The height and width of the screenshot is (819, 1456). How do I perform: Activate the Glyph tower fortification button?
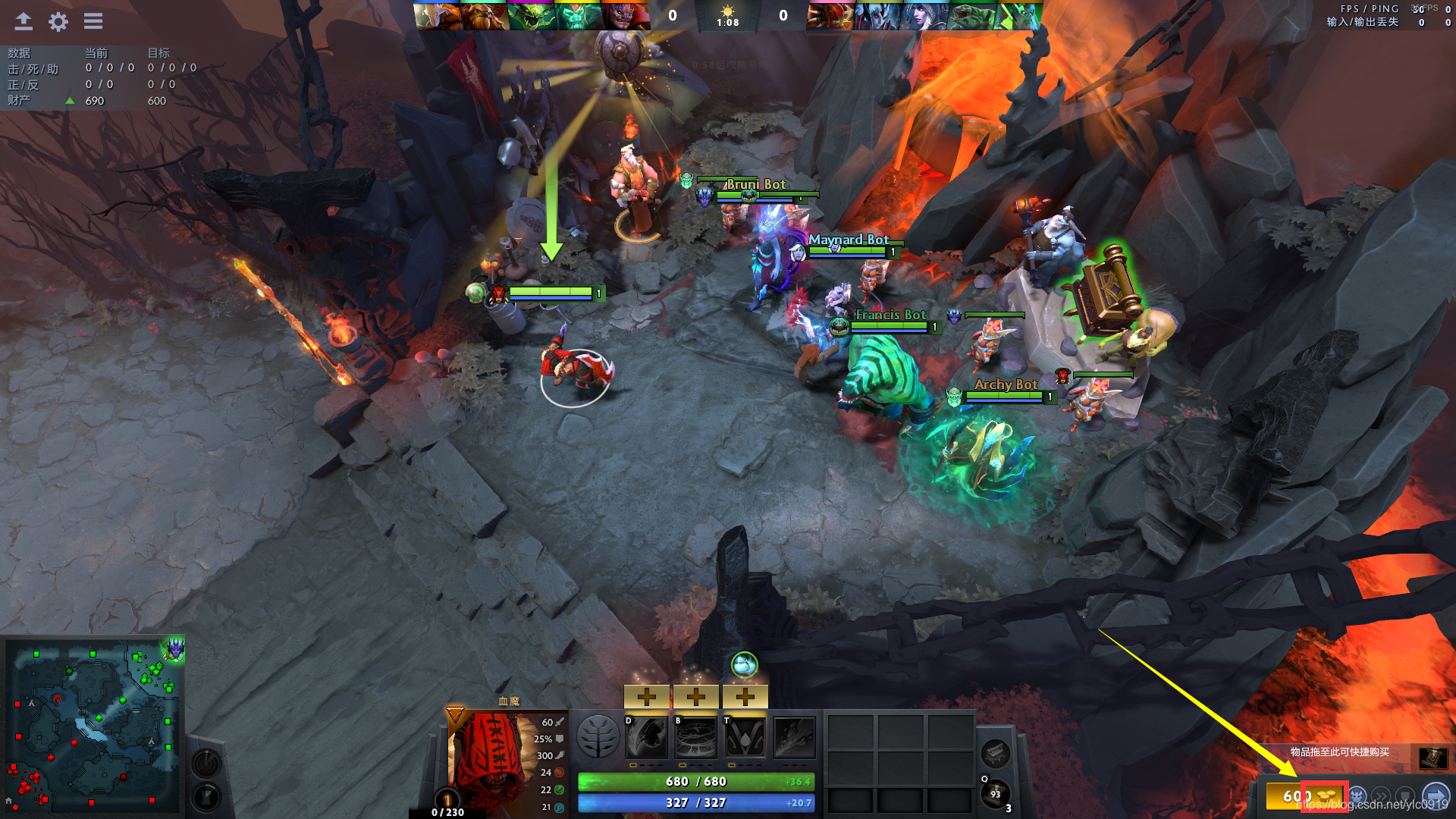tap(206, 796)
